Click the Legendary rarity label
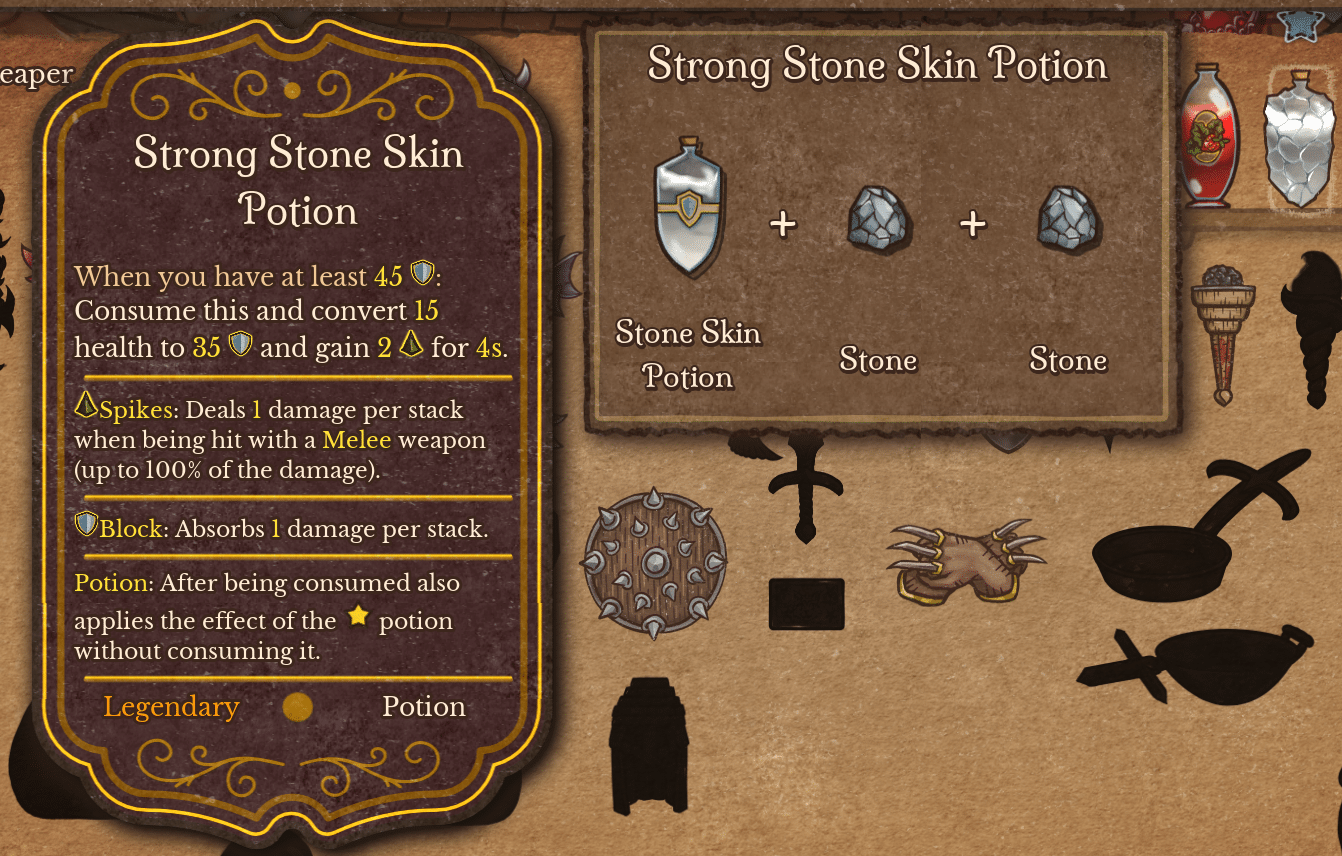Image resolution: width=1342 pixels, height=856 pixels. point(171,707)
